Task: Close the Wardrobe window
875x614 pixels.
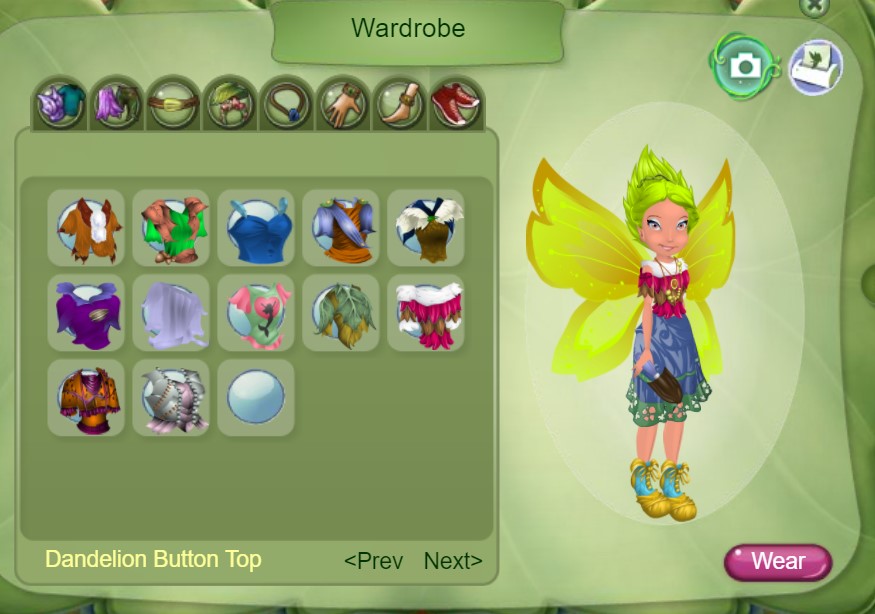Action: click(x=815, y=5)
